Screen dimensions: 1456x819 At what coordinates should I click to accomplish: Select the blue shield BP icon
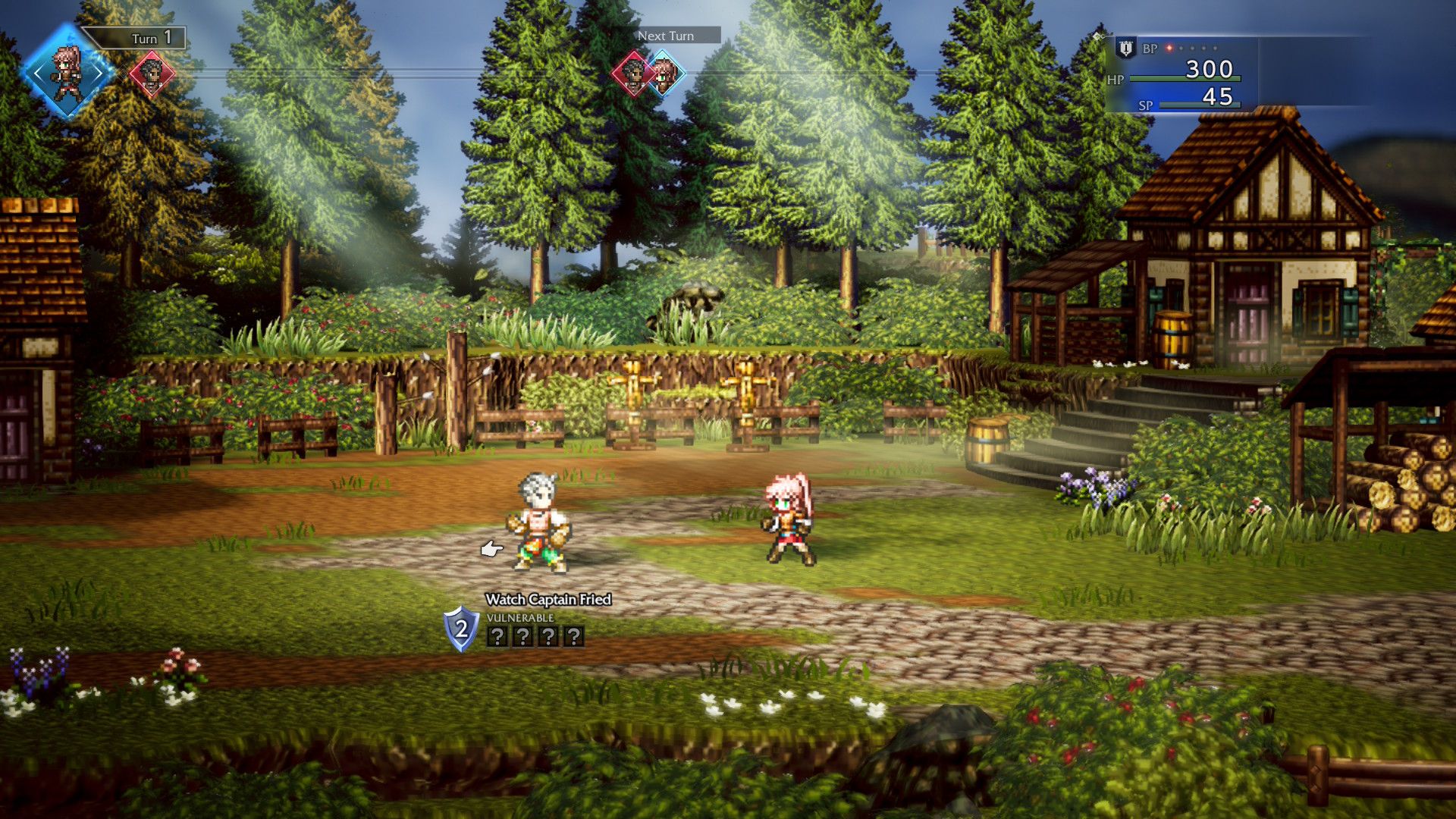pyautogui.click(x=1126, y=49)
